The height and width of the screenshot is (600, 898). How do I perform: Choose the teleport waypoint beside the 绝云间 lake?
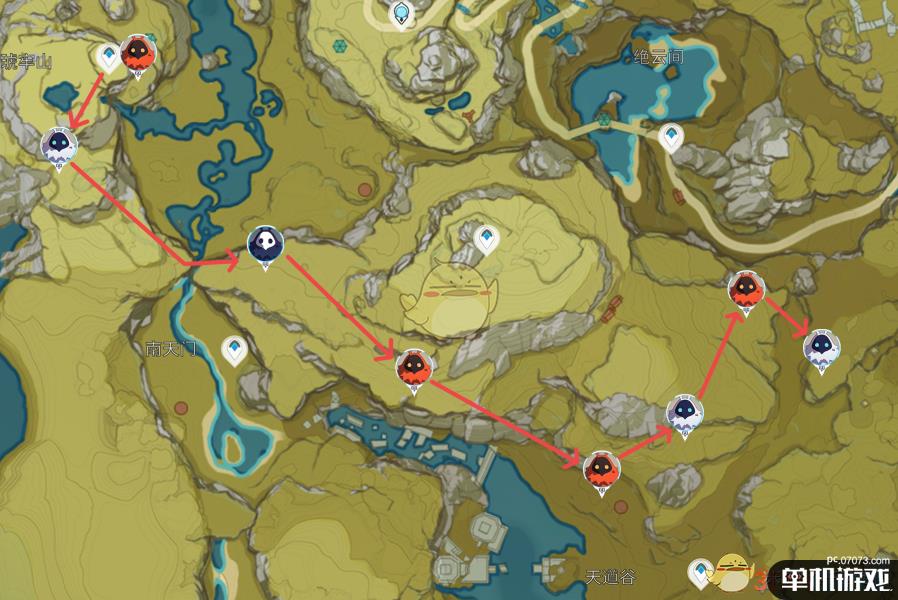[671, 138]
